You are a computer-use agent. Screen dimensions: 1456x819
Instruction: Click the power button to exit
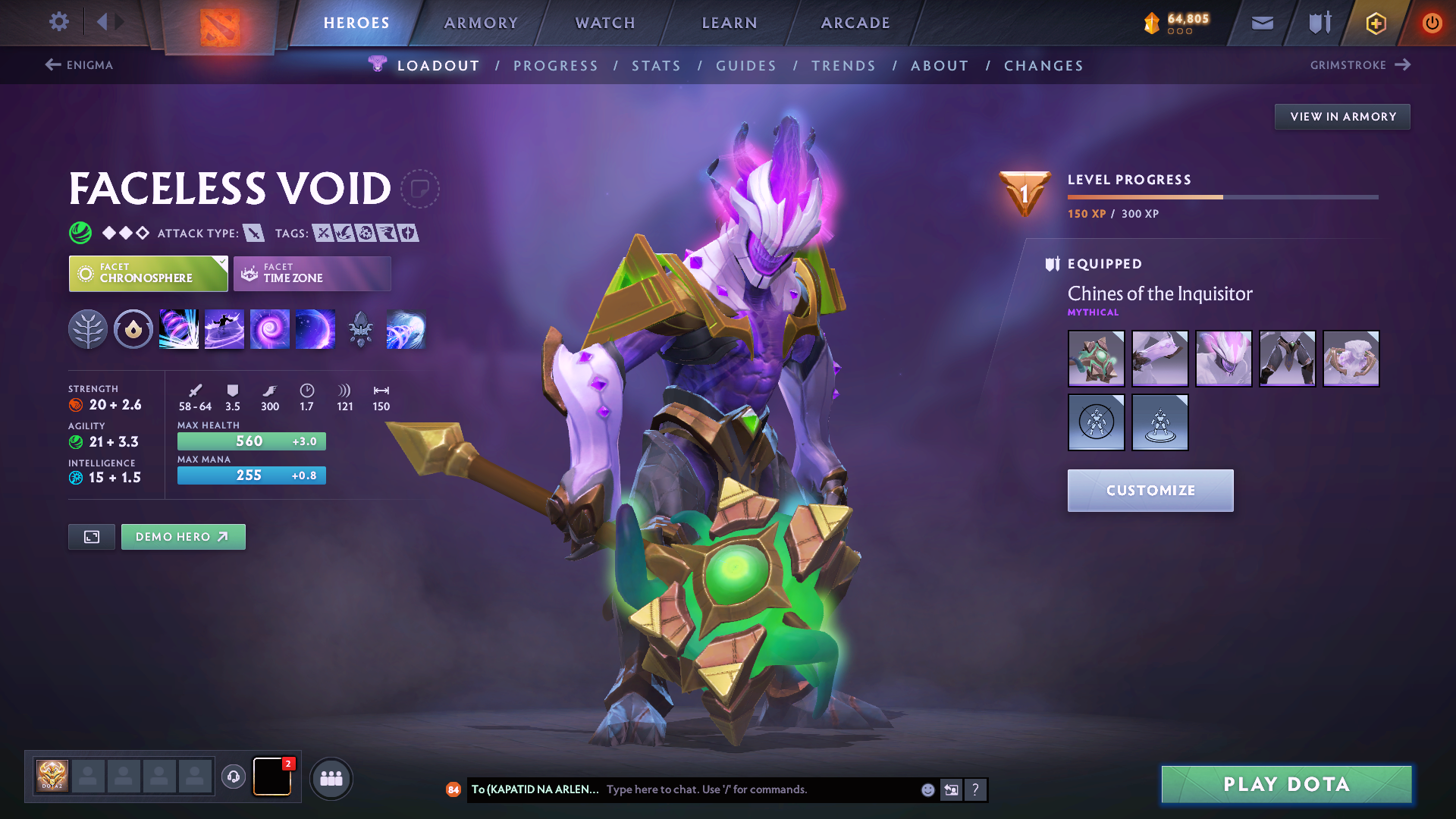click(x=1432, y=23)
